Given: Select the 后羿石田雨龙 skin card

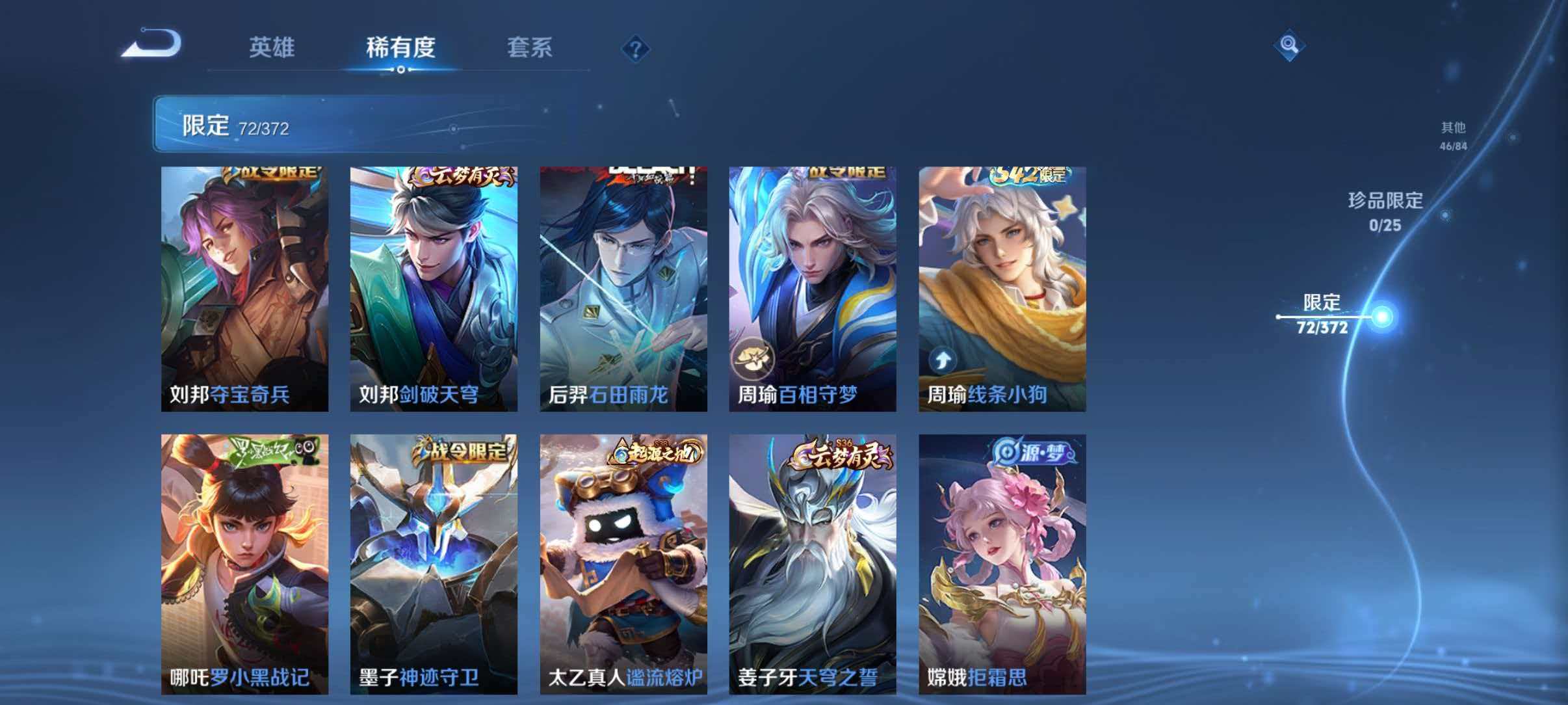Looking at the screenshot, I should click(623, 289).
